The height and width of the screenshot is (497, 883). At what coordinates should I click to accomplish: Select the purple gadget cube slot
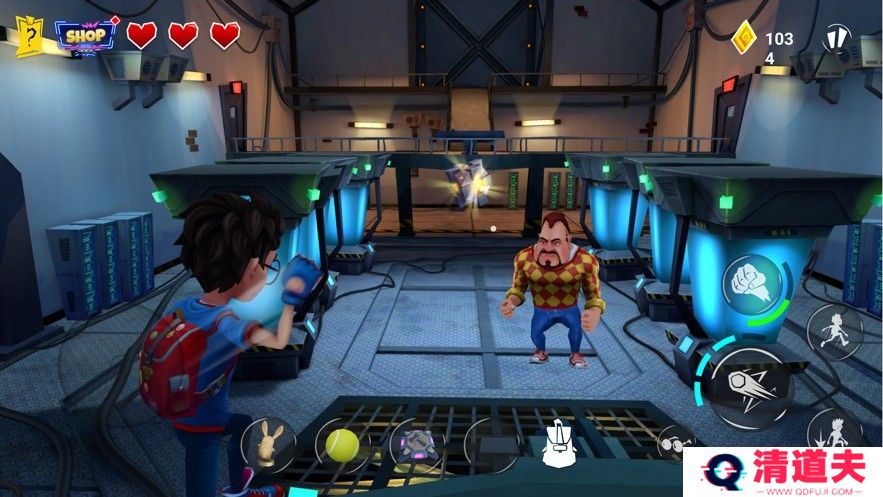[x=412, y=445]
